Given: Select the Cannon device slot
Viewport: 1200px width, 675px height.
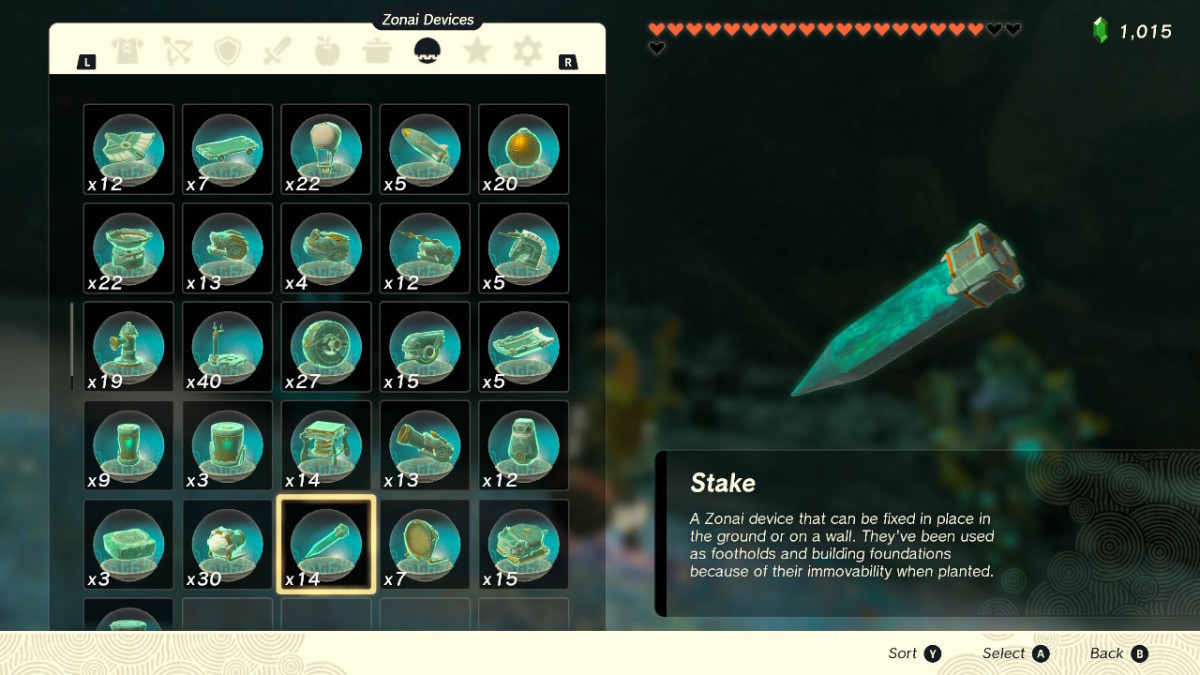Looking at the screenshot, I should point(425,445).
